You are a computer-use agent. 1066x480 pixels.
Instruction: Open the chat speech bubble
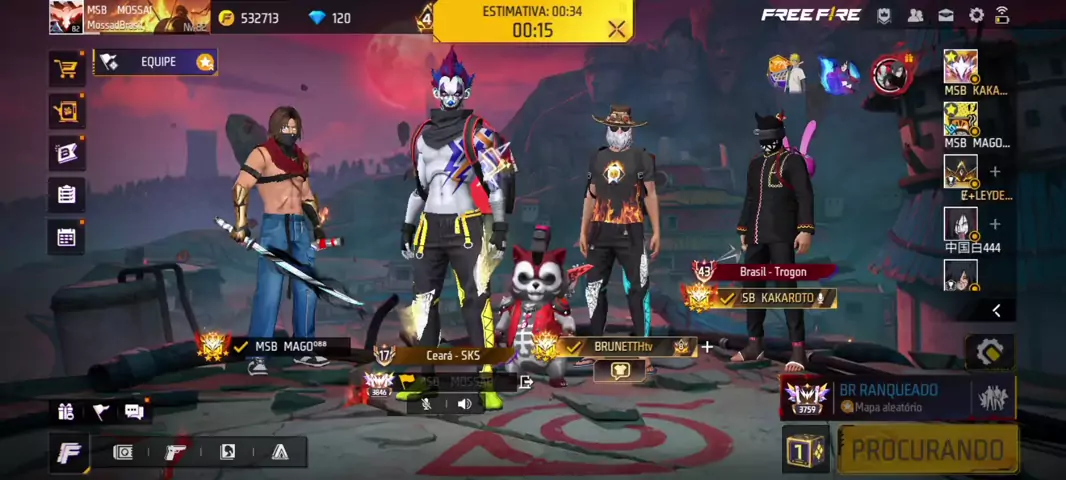point(133,411)
